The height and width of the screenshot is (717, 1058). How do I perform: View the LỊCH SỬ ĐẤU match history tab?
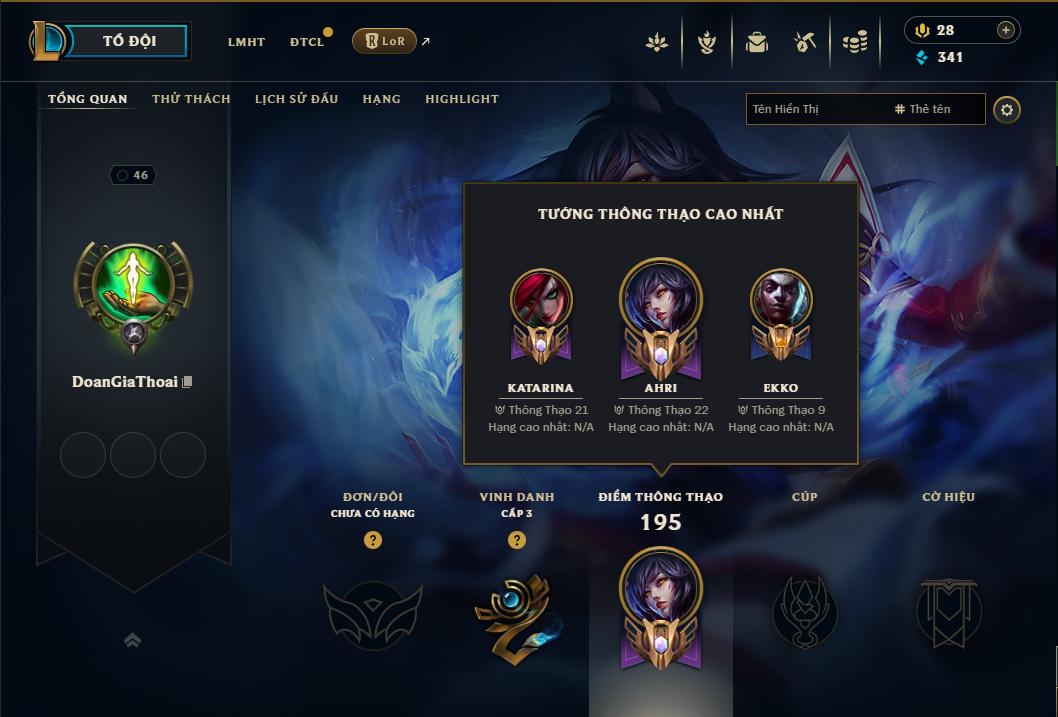pos(296,99)
